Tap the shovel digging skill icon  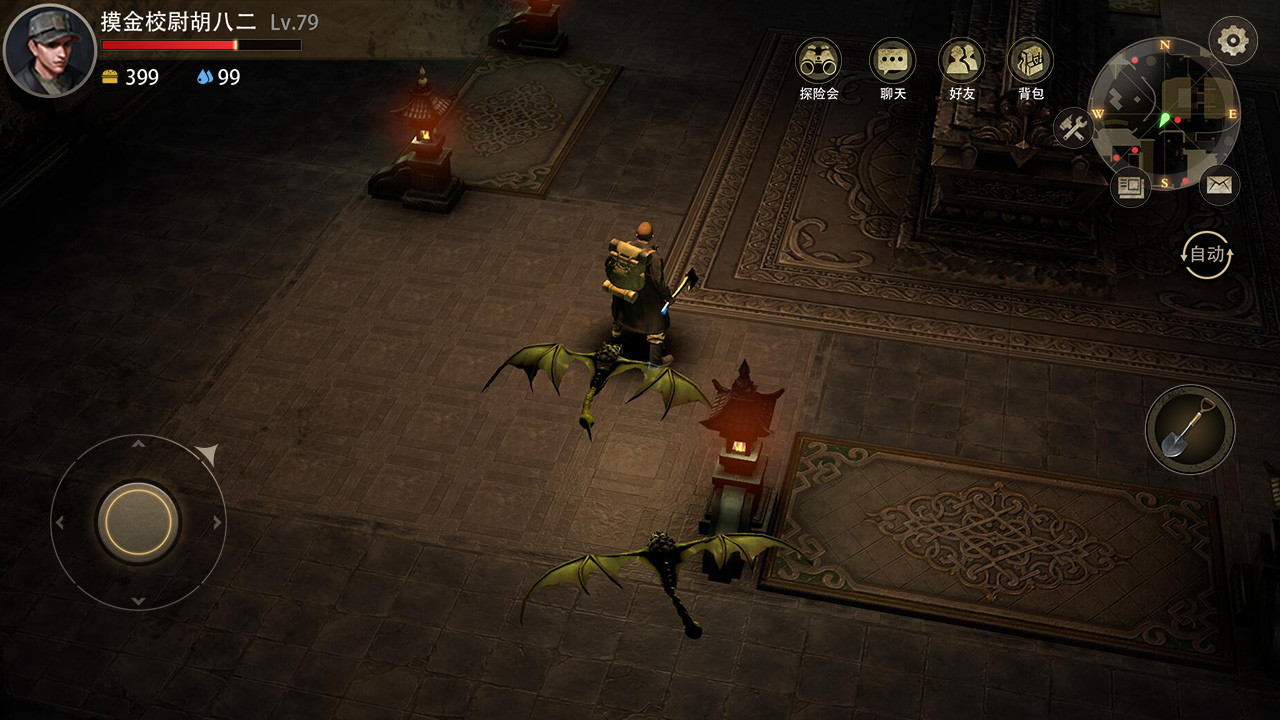(x=1190, y=428)
